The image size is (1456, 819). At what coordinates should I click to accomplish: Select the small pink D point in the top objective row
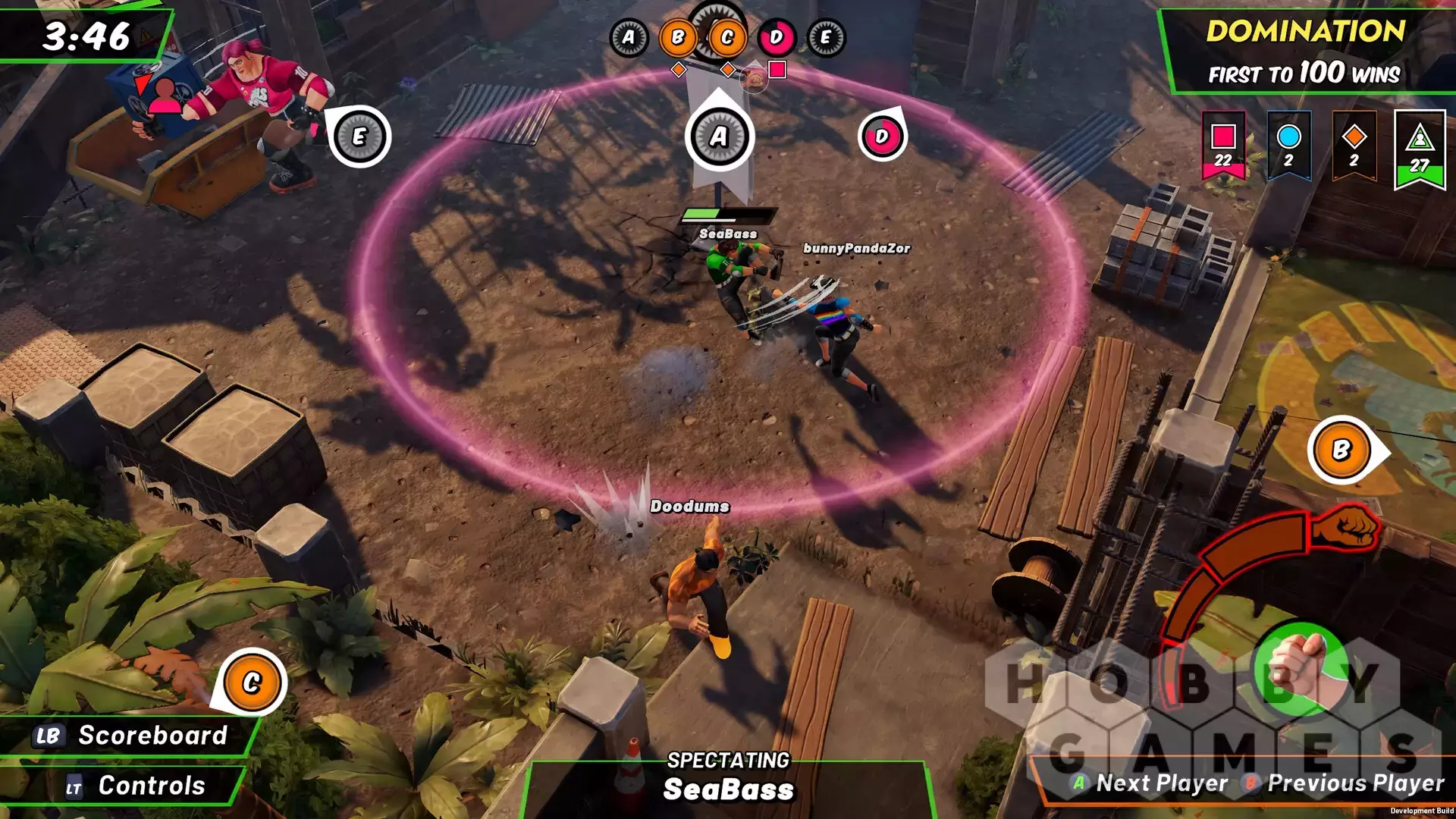(776, 37)
